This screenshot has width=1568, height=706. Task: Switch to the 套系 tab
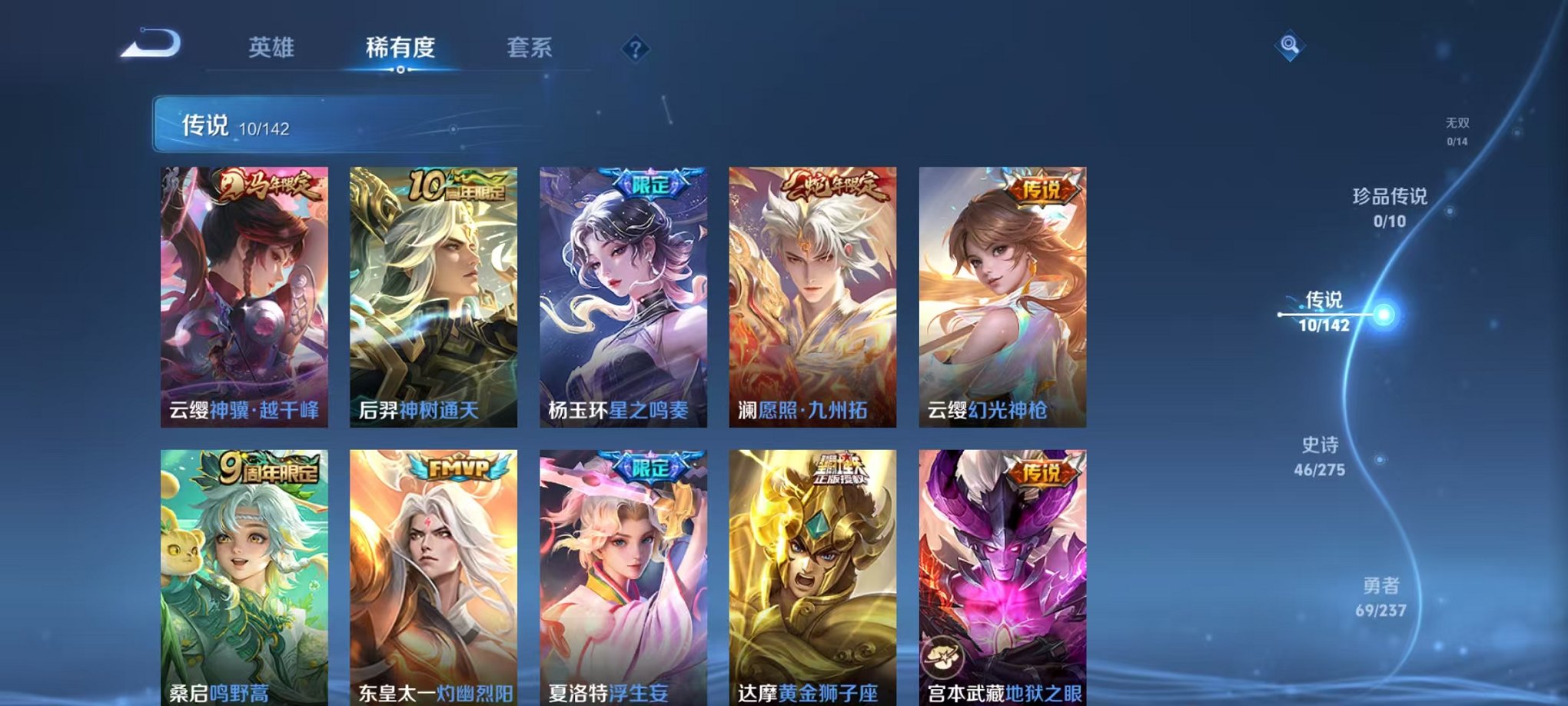coord(529,48)
